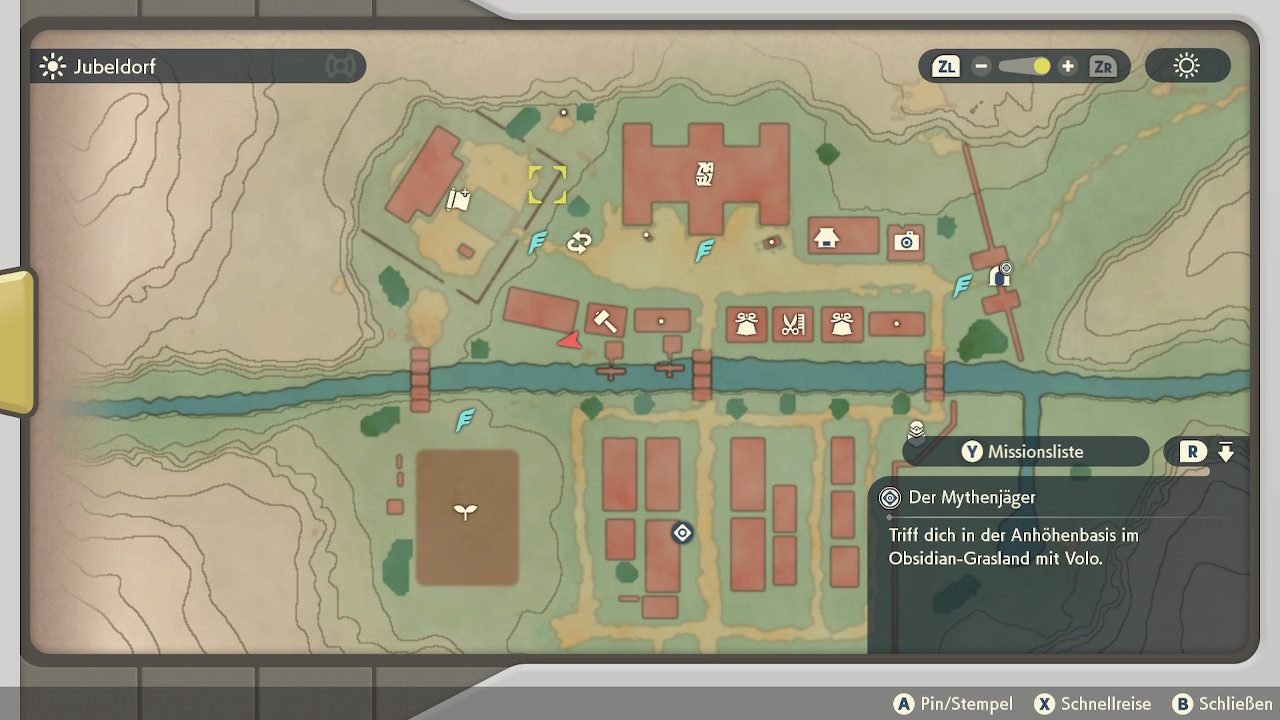
Task: Click the yellow map cursor brackets
Action: tap(547, 185)
